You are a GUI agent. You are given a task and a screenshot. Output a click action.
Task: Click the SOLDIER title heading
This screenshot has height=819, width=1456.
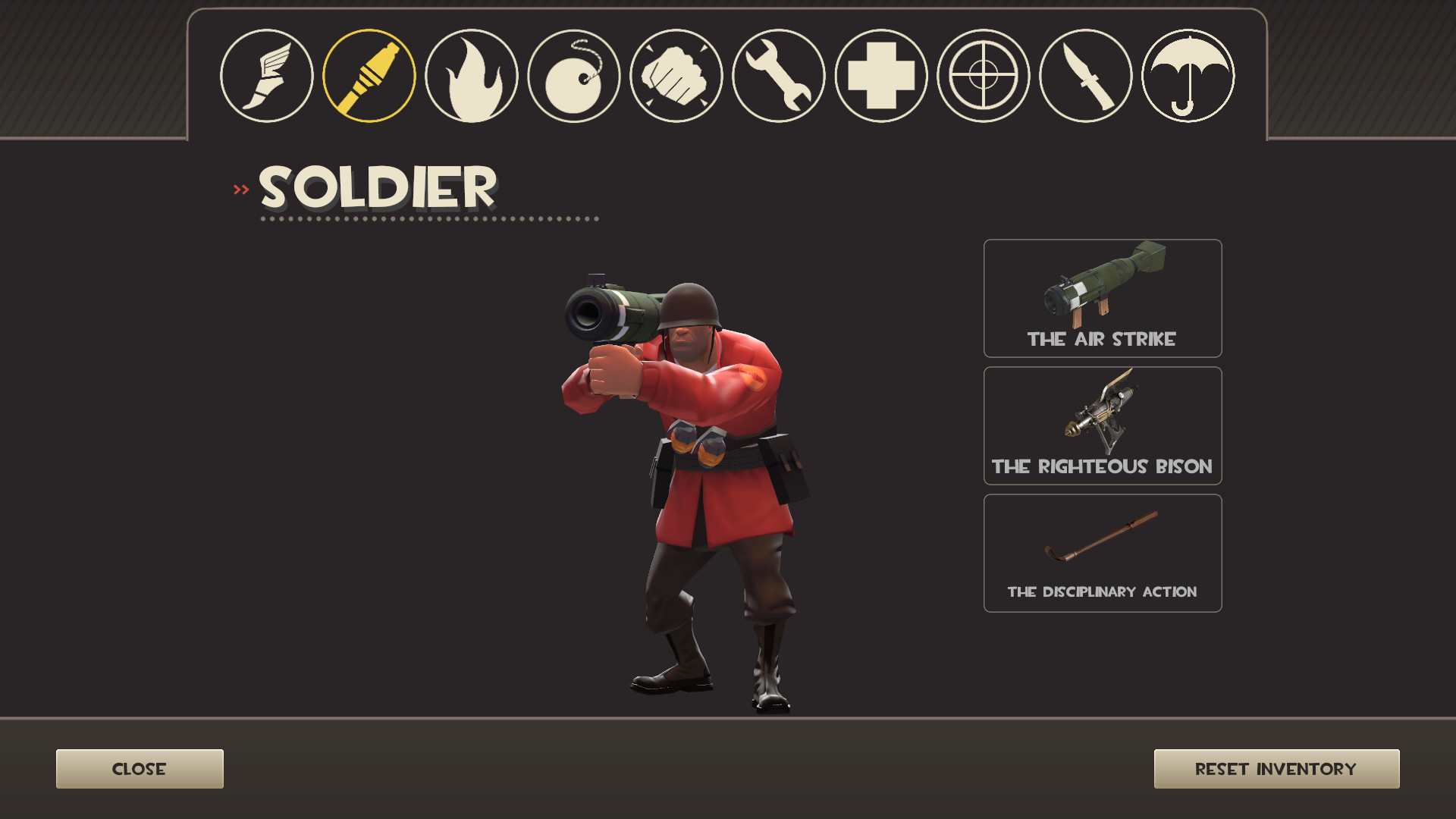coord(375,187)
